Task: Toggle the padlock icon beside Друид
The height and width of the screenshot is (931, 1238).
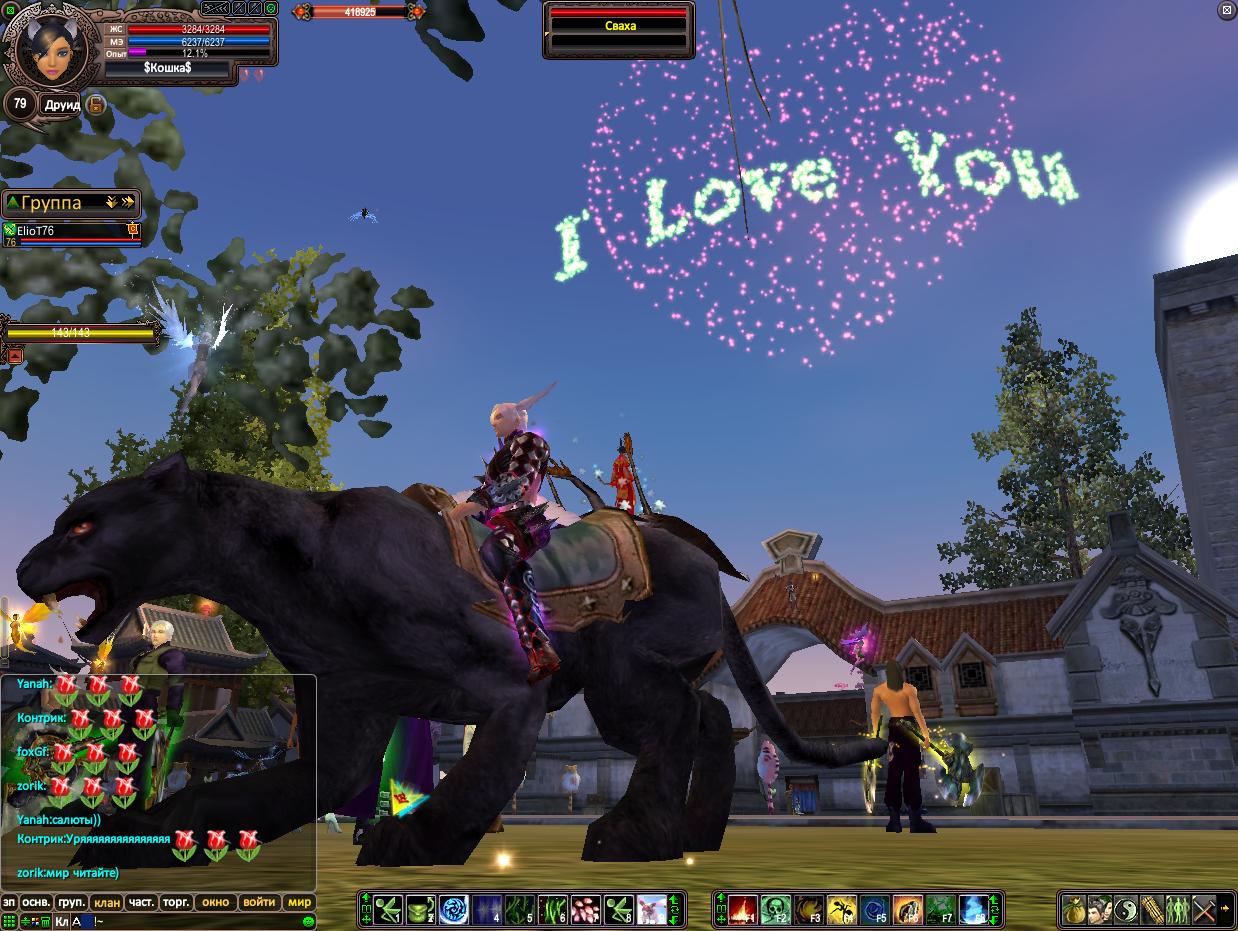Action: (96, 104)
